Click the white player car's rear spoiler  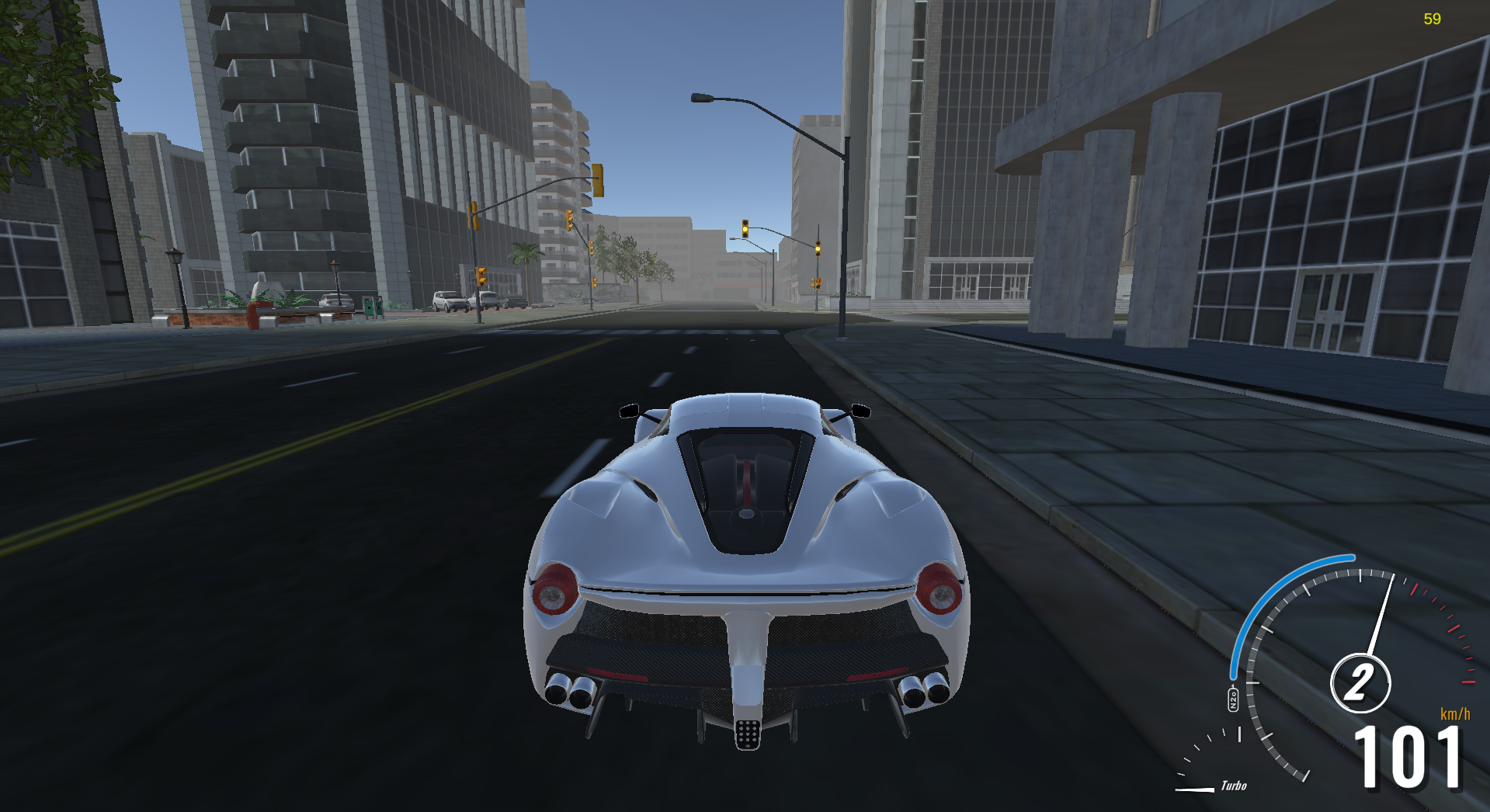738,405
